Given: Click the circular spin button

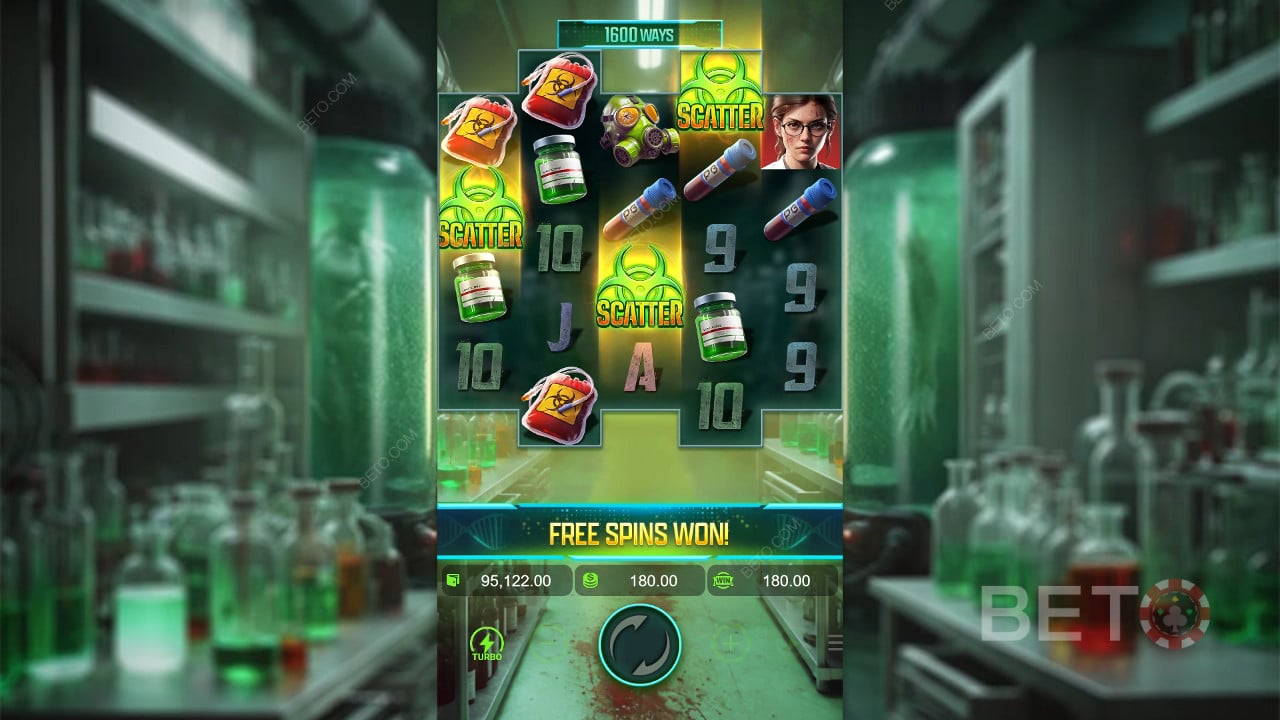Looking at the screenshot, I should coord(640,645).
